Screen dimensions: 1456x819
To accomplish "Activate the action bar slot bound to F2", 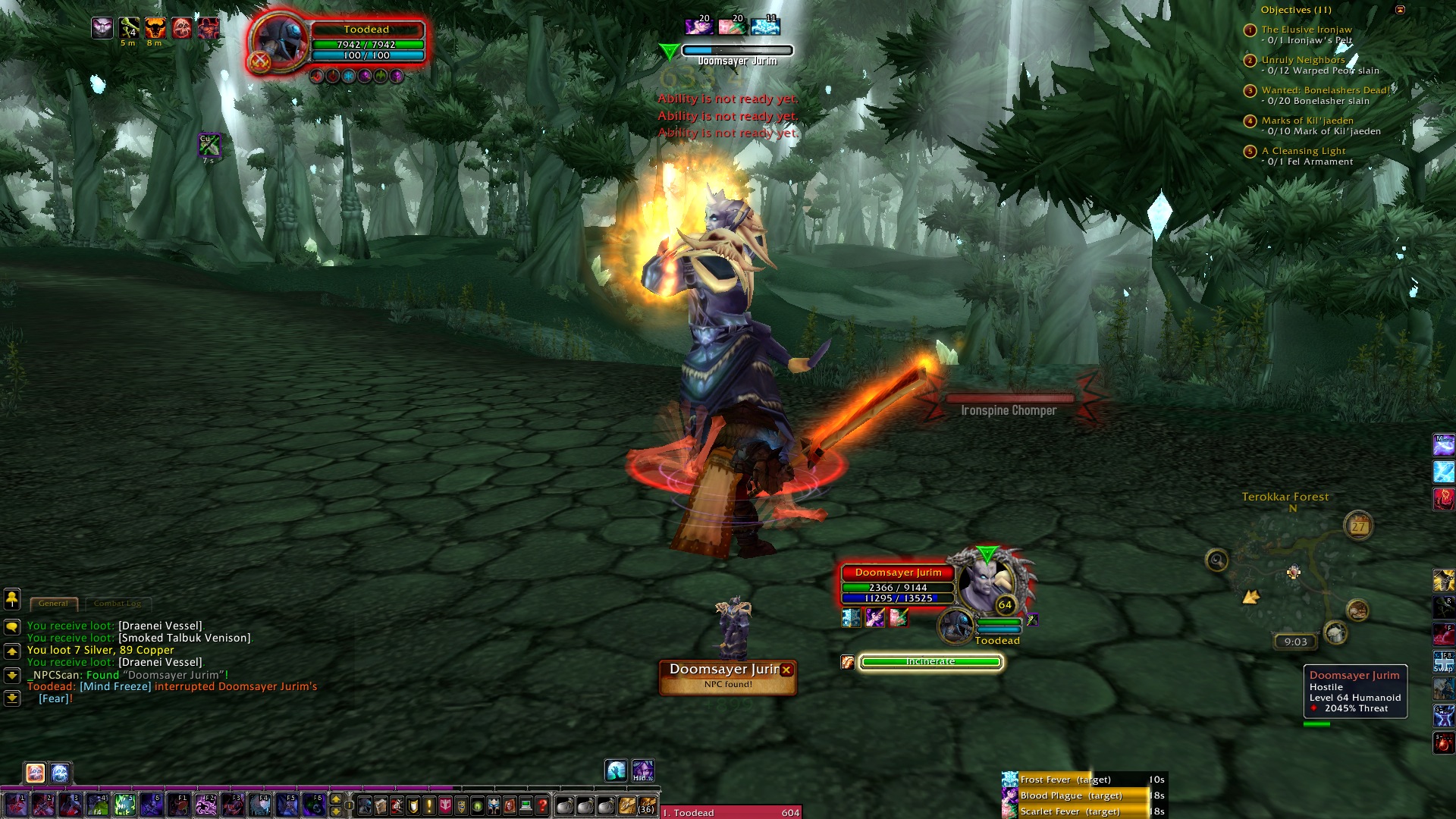I will click(206, 805).
